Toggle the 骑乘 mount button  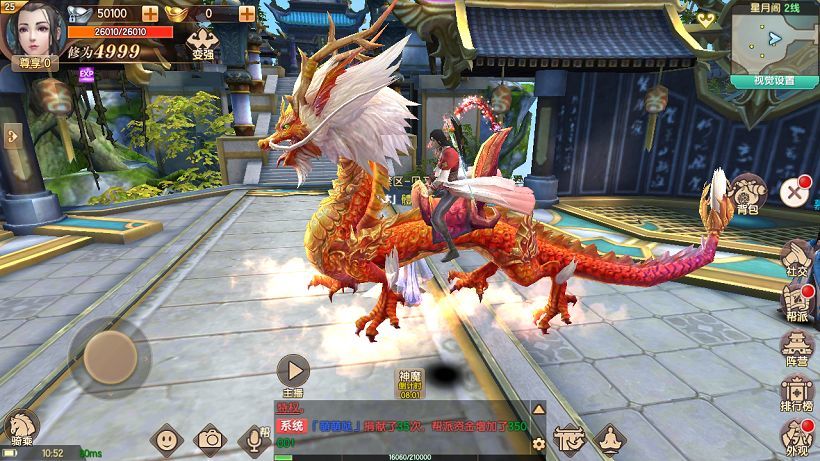coord(21,428)
